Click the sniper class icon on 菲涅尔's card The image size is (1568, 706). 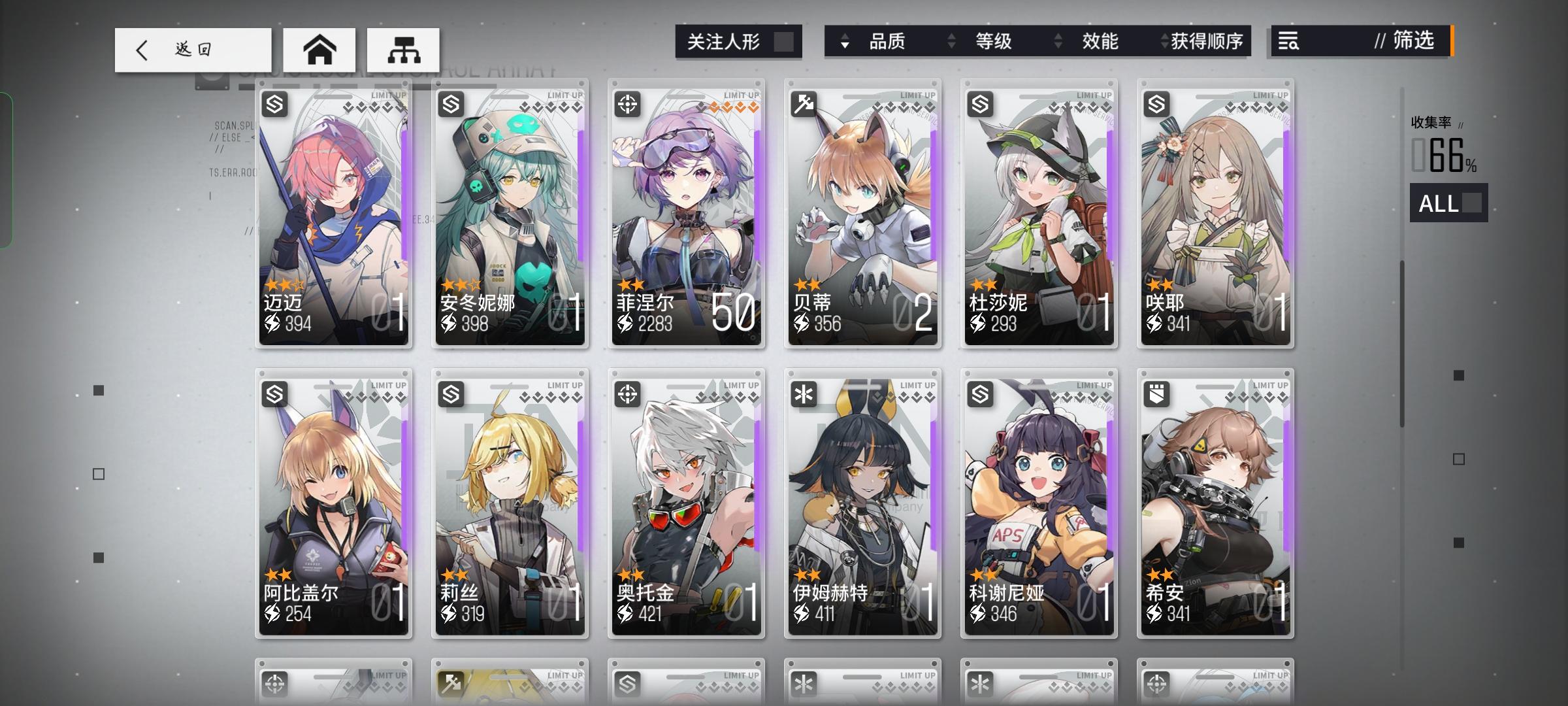tap(628, 103)
